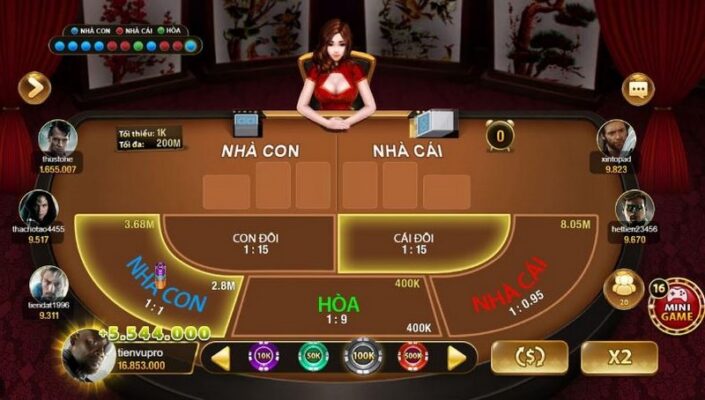Viewport: 705px width, 400px height.
Task: Open the chat bubble button
Action: coord(637,89)
